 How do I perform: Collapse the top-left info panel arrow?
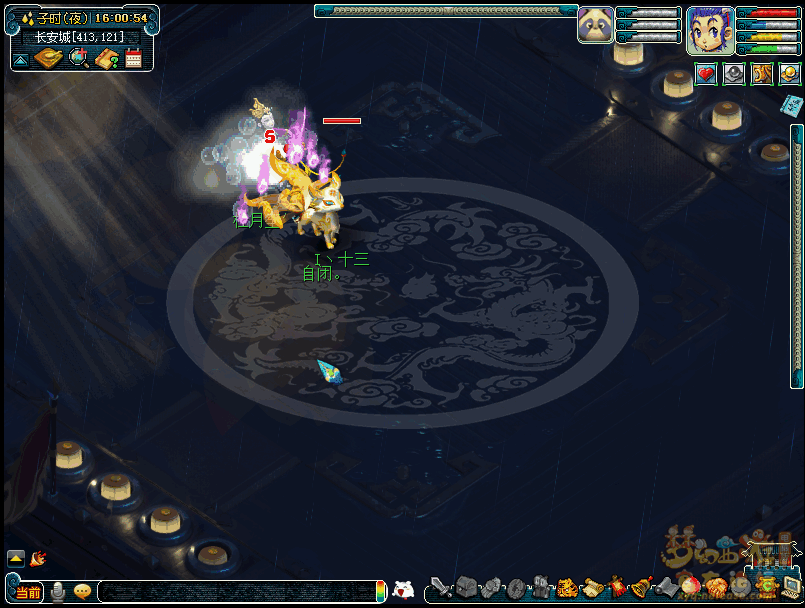(20, 60)
